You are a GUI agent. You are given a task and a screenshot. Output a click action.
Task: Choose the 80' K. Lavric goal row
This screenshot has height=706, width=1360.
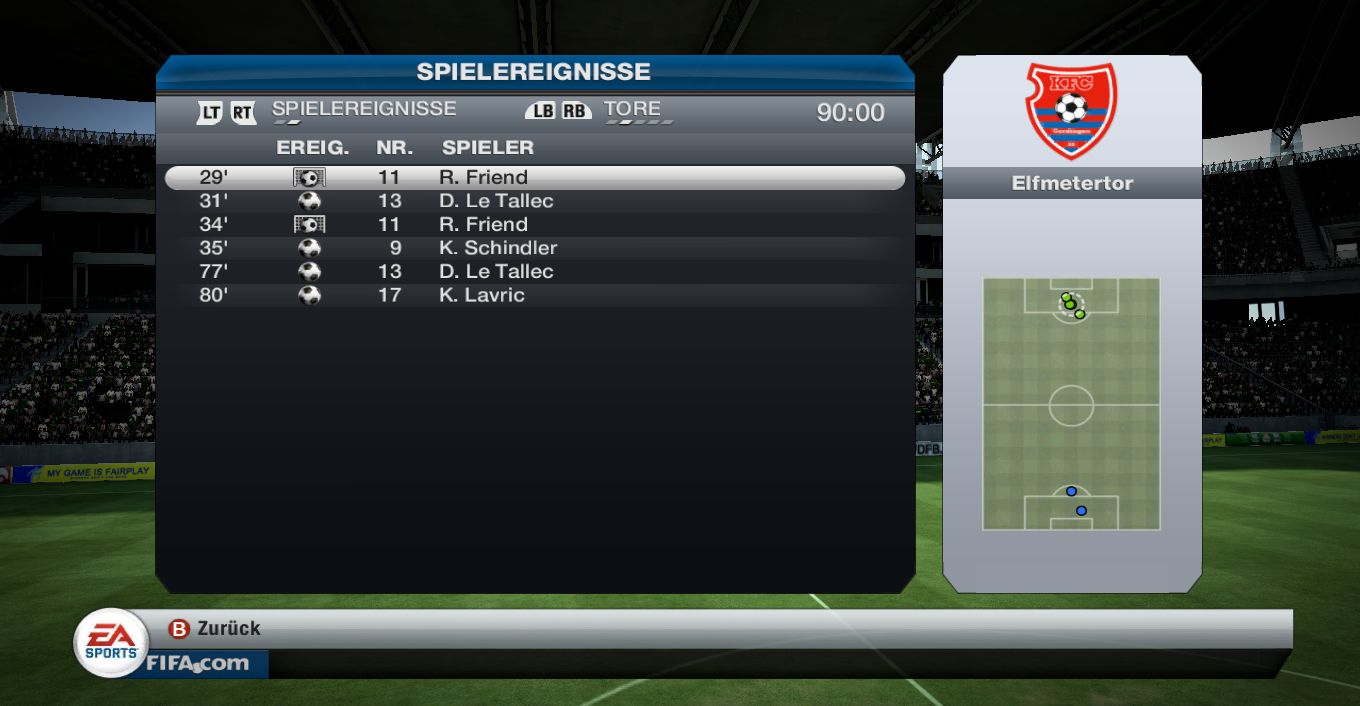point(534,295)
